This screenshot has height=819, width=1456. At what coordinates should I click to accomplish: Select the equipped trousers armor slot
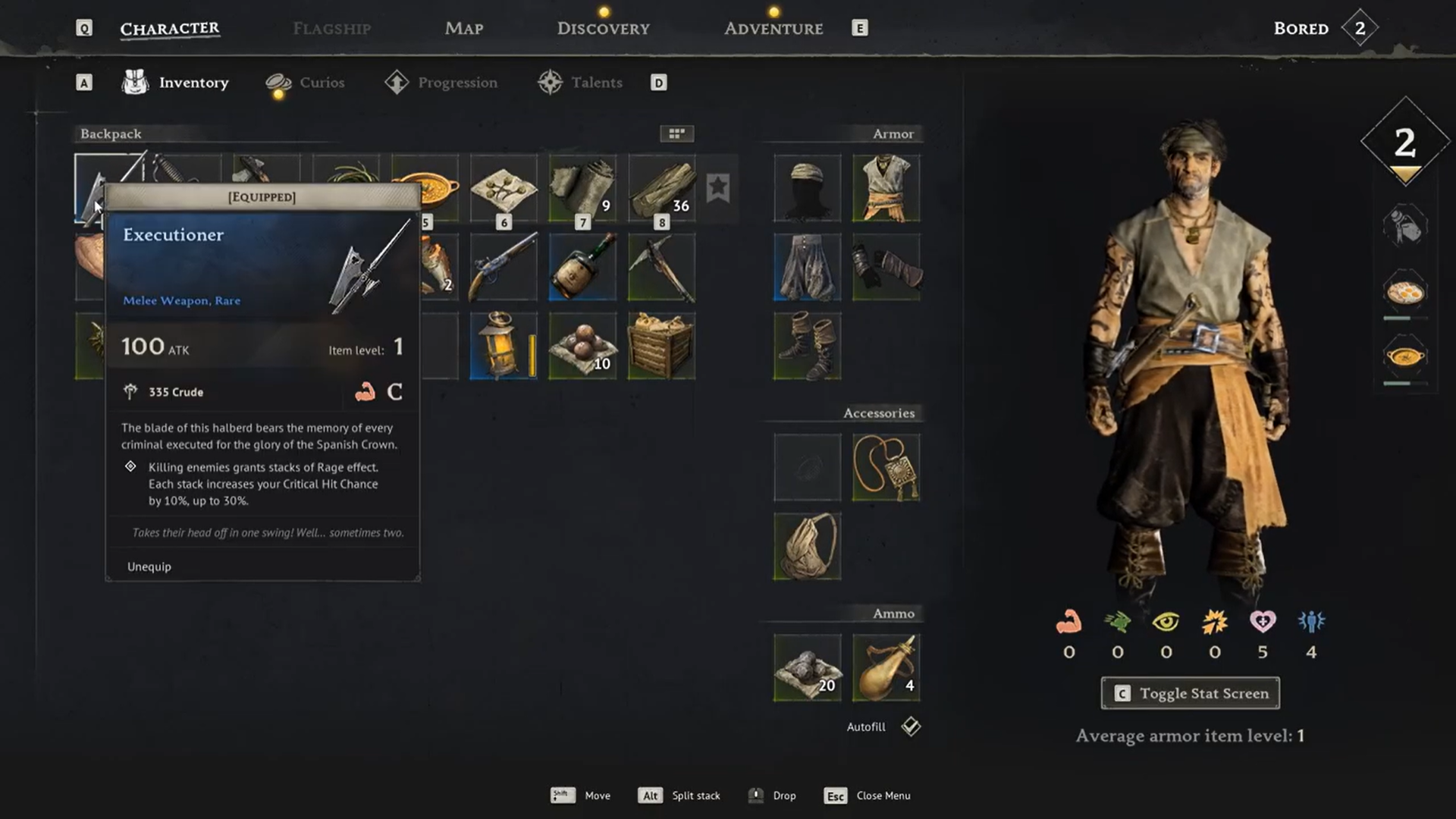pyautogui.click(x=807, y=267)
